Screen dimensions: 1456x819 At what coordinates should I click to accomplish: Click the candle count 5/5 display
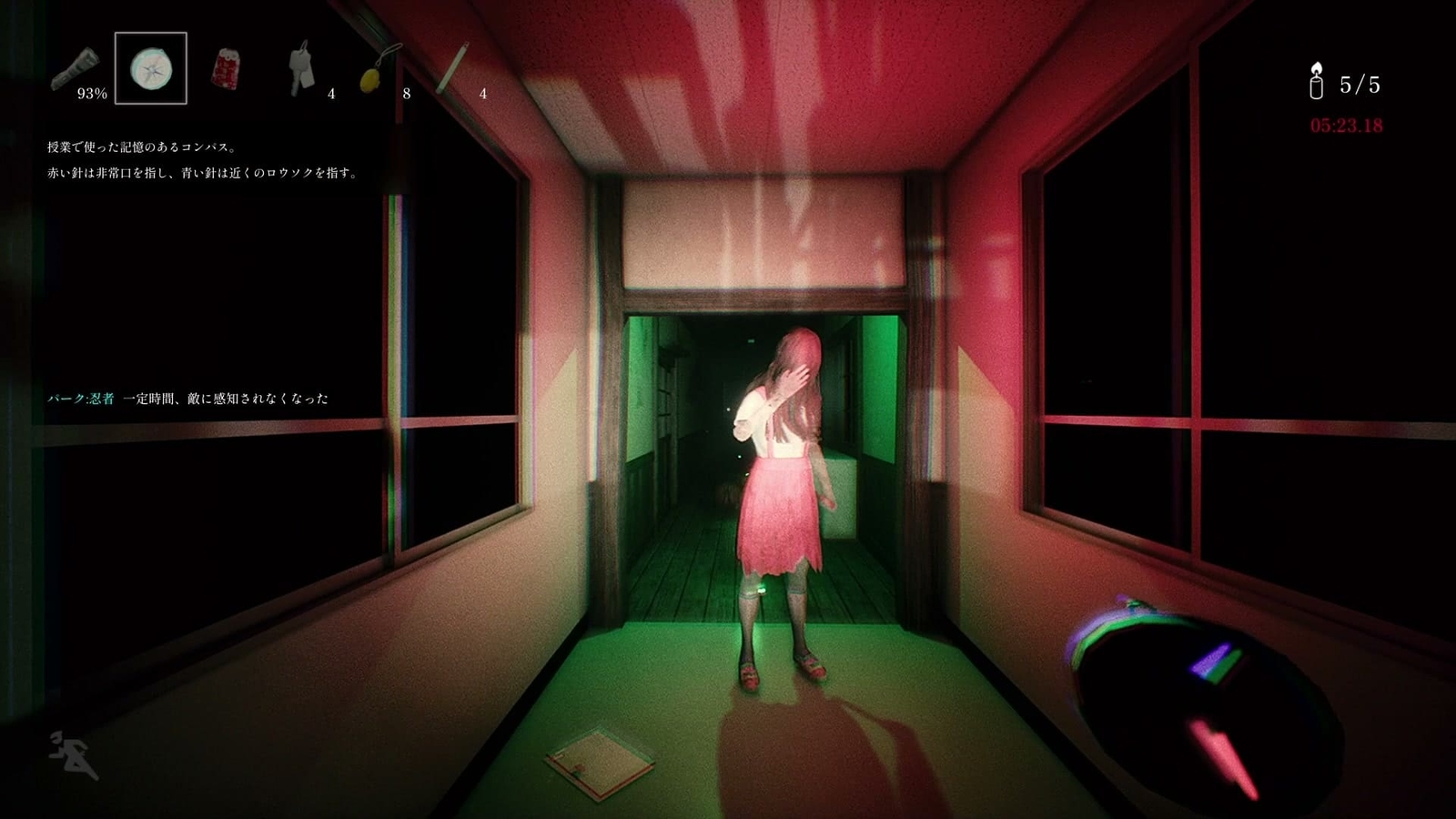click(x=1360, y=84)
